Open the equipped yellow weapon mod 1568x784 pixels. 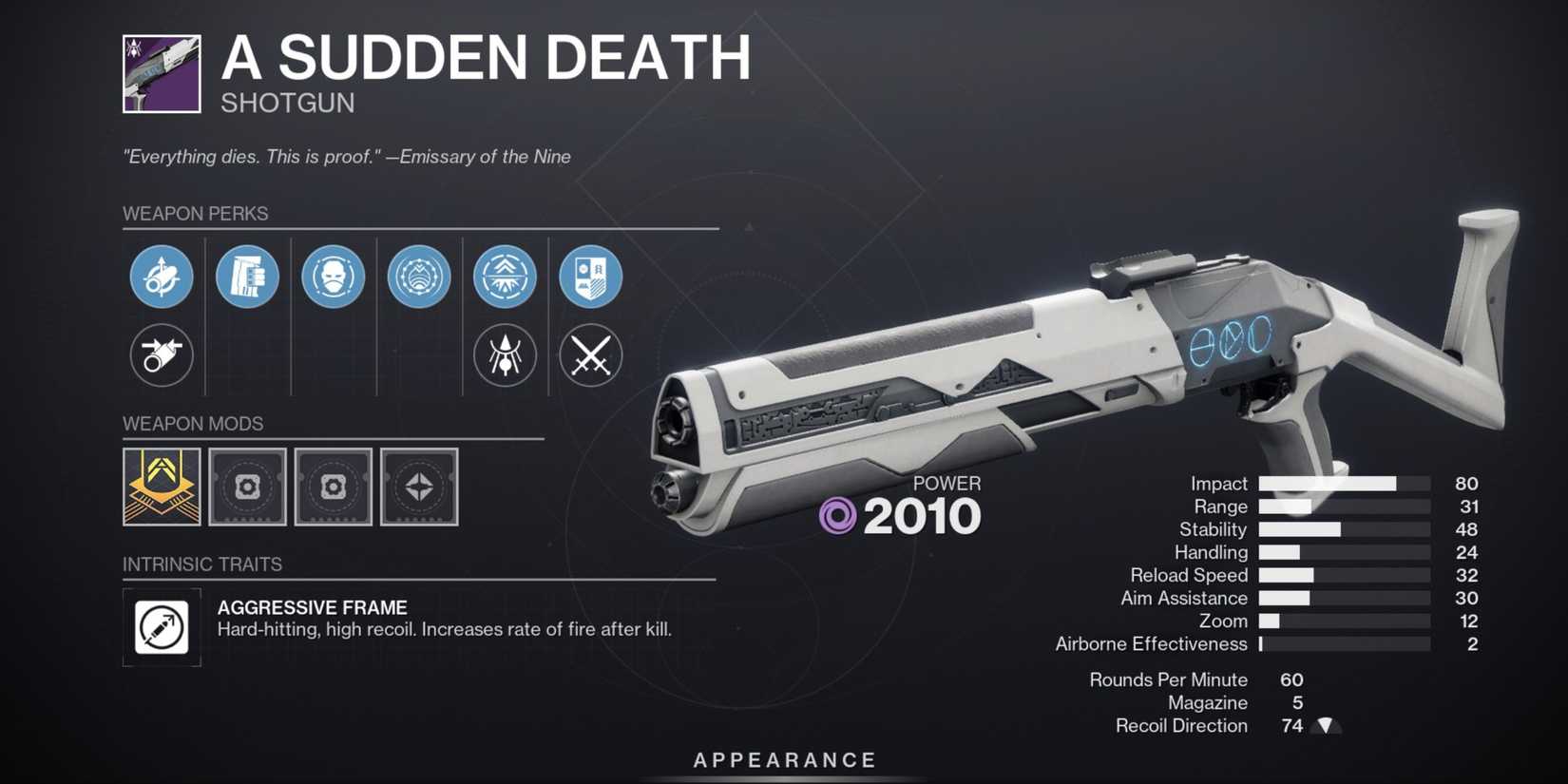coord(162,488)
